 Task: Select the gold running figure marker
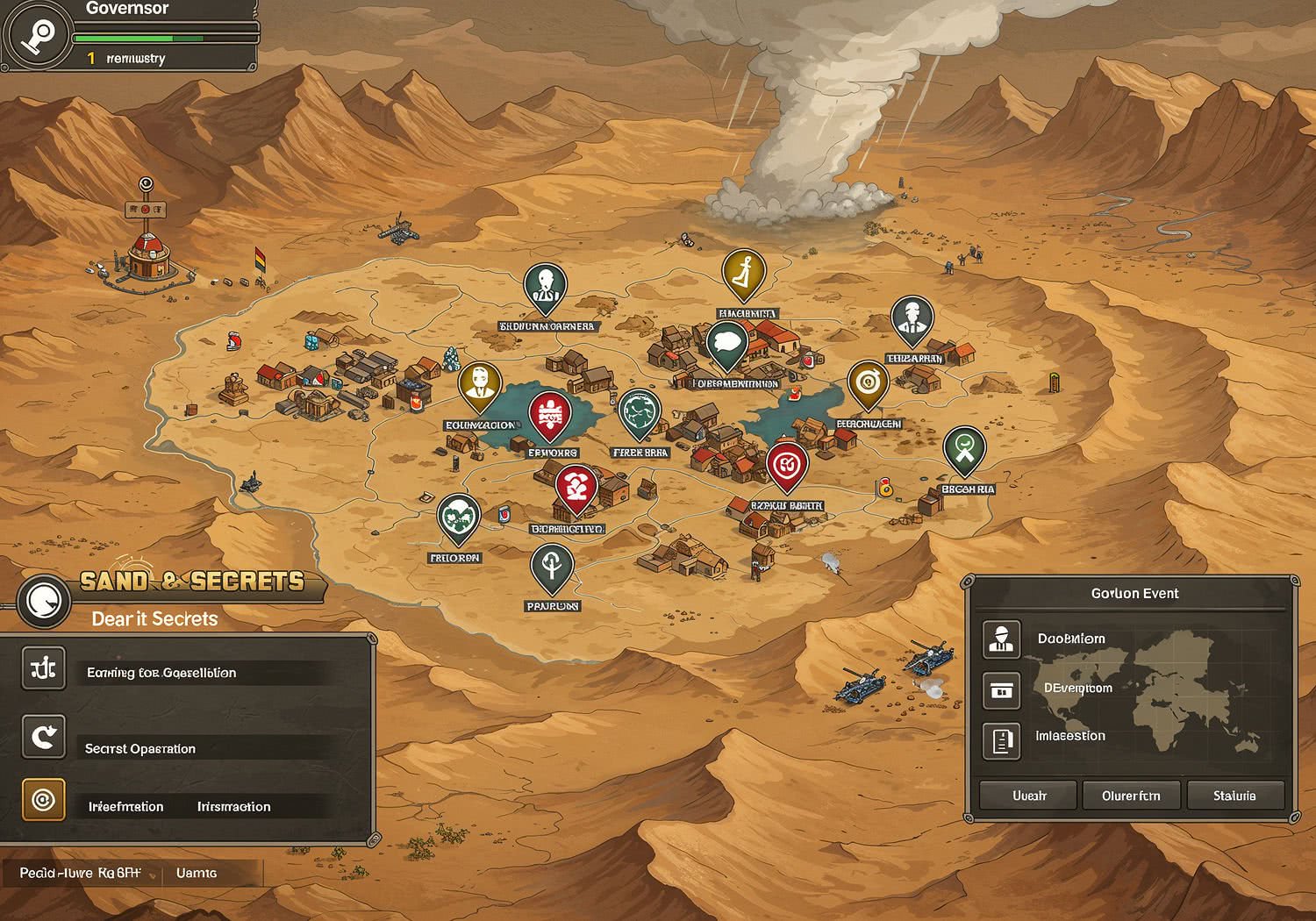(744, 272)
